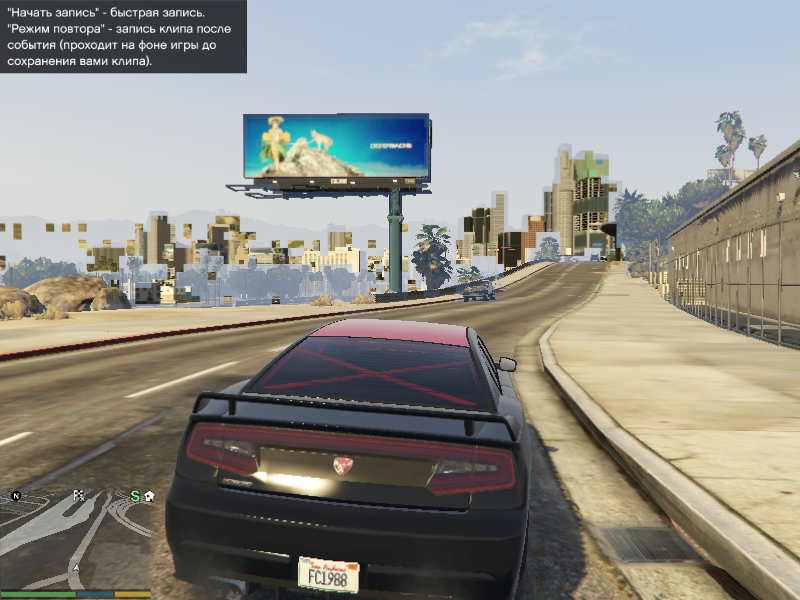Select the checkered race flag blip
Image resolution: width=800 pixels, height=600 pixels.
click(79, 494)
